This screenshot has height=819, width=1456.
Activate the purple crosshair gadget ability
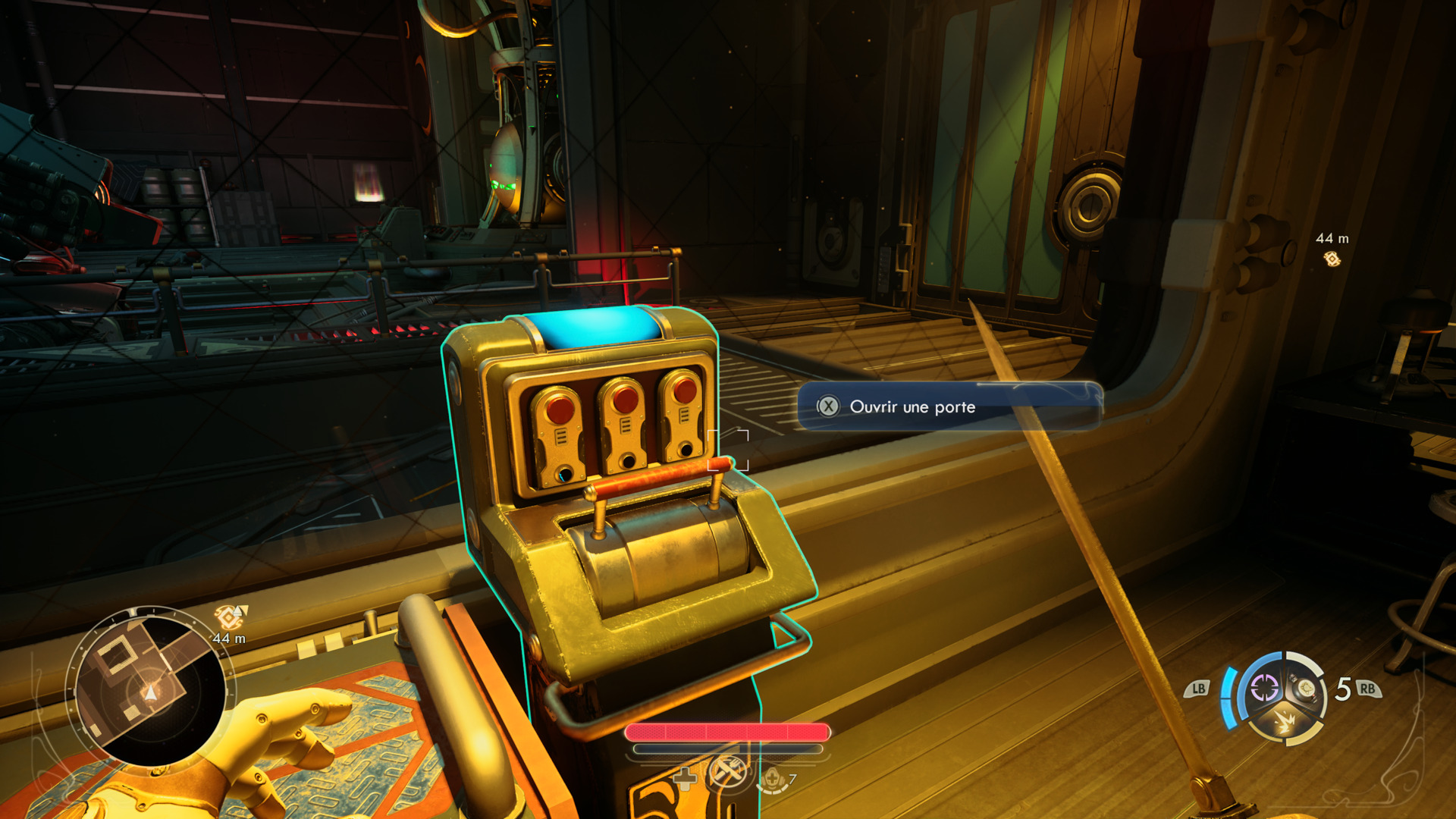(1264, 689)
